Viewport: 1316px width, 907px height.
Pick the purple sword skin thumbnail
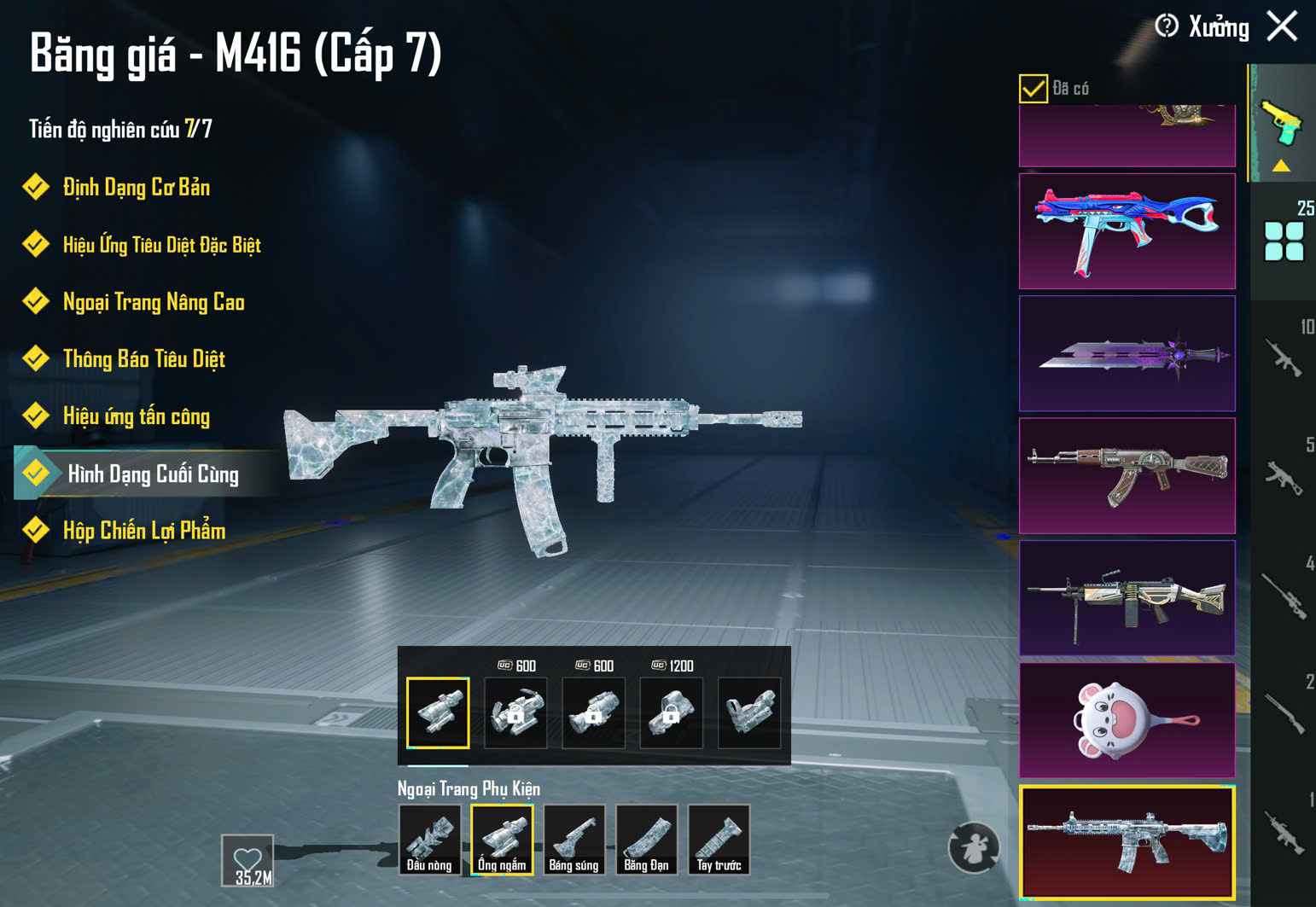[x=1127, y=353]
